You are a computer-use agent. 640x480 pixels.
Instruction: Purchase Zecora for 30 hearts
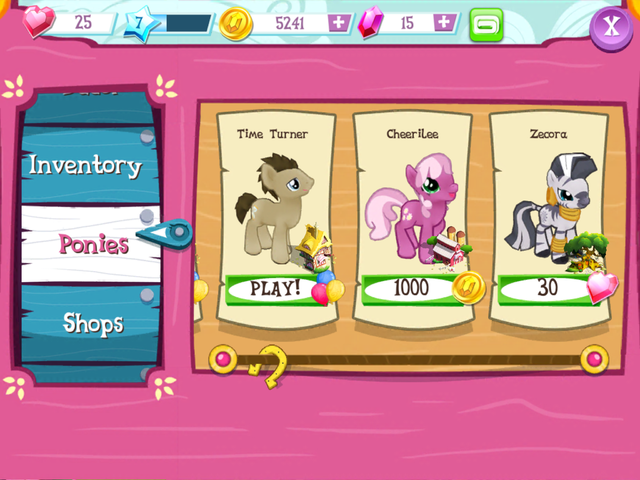click(x=548, y=288)
